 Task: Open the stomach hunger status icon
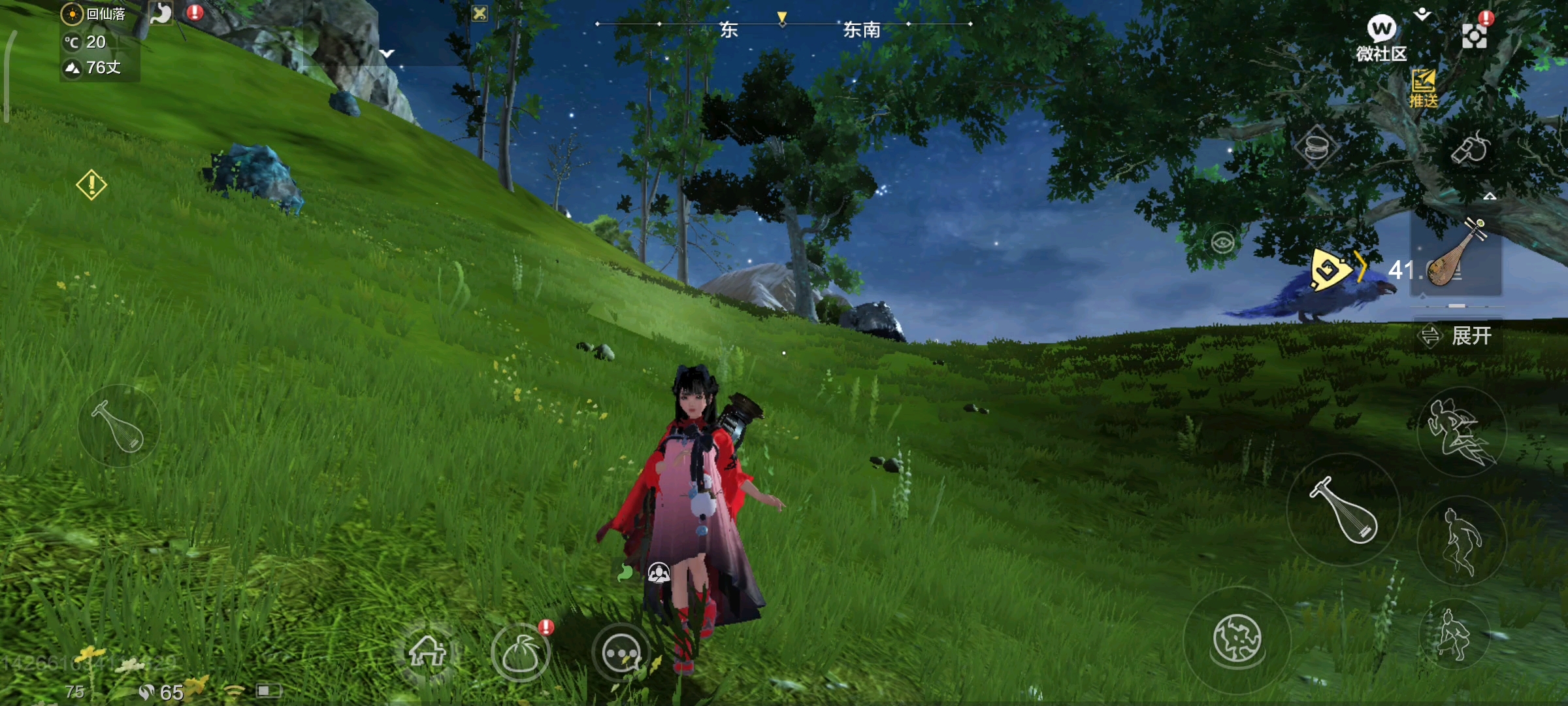pyautogui.click(x=161, y=13)
